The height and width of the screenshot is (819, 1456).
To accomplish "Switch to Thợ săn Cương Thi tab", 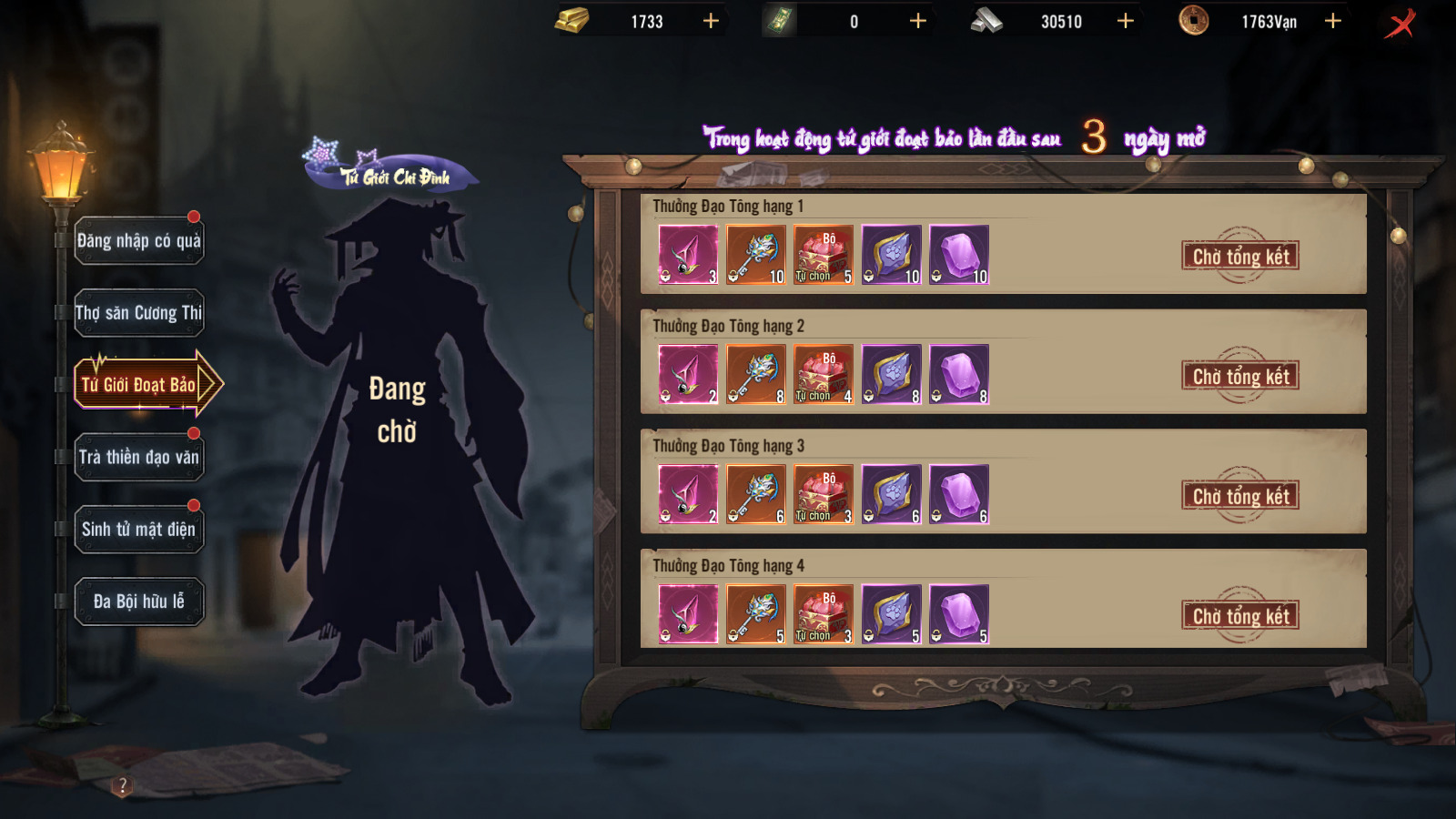I will [139, 313].
